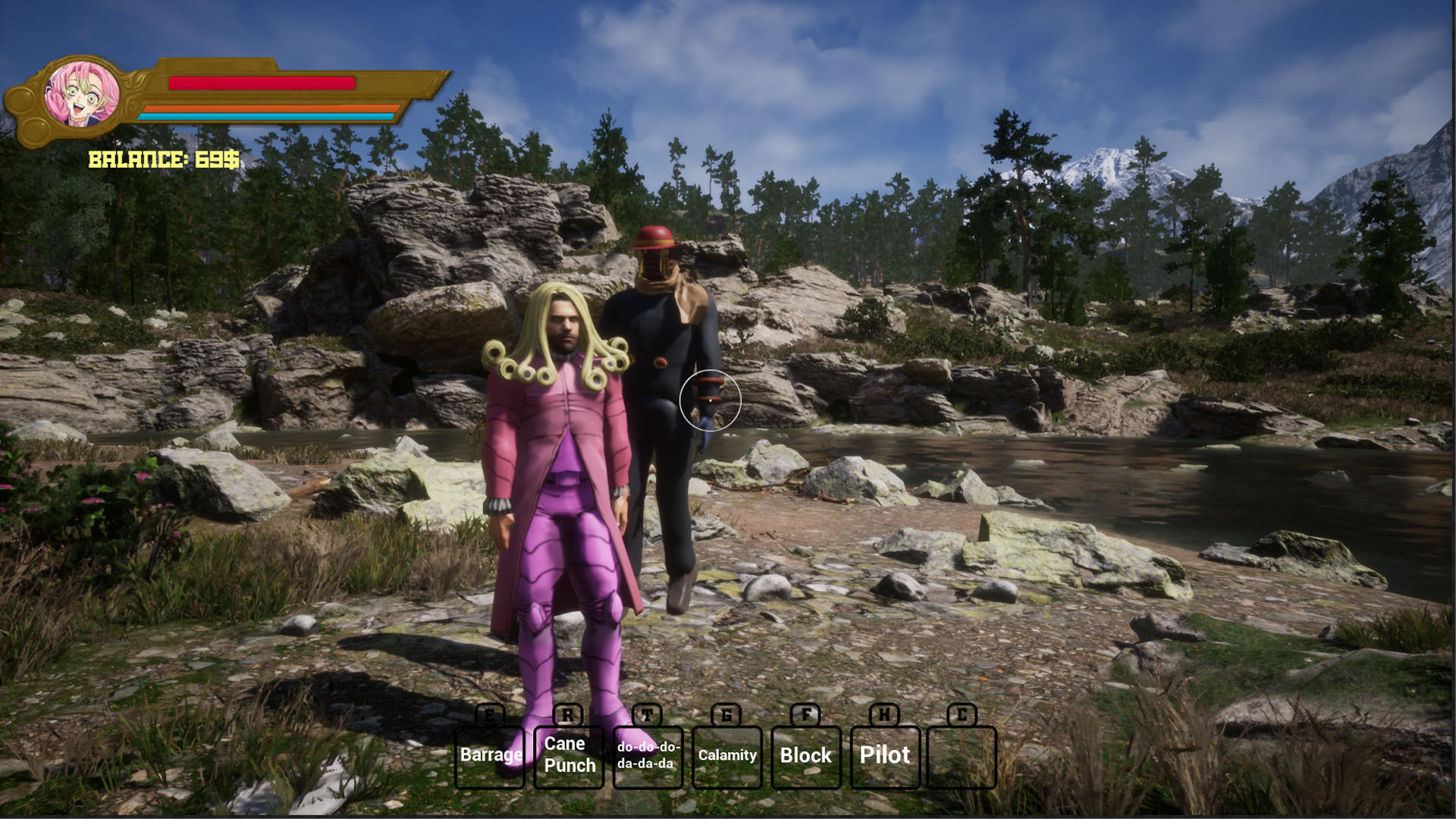
Task: Trigger the do-do-do-da-da-da ability
Action: 648,755
